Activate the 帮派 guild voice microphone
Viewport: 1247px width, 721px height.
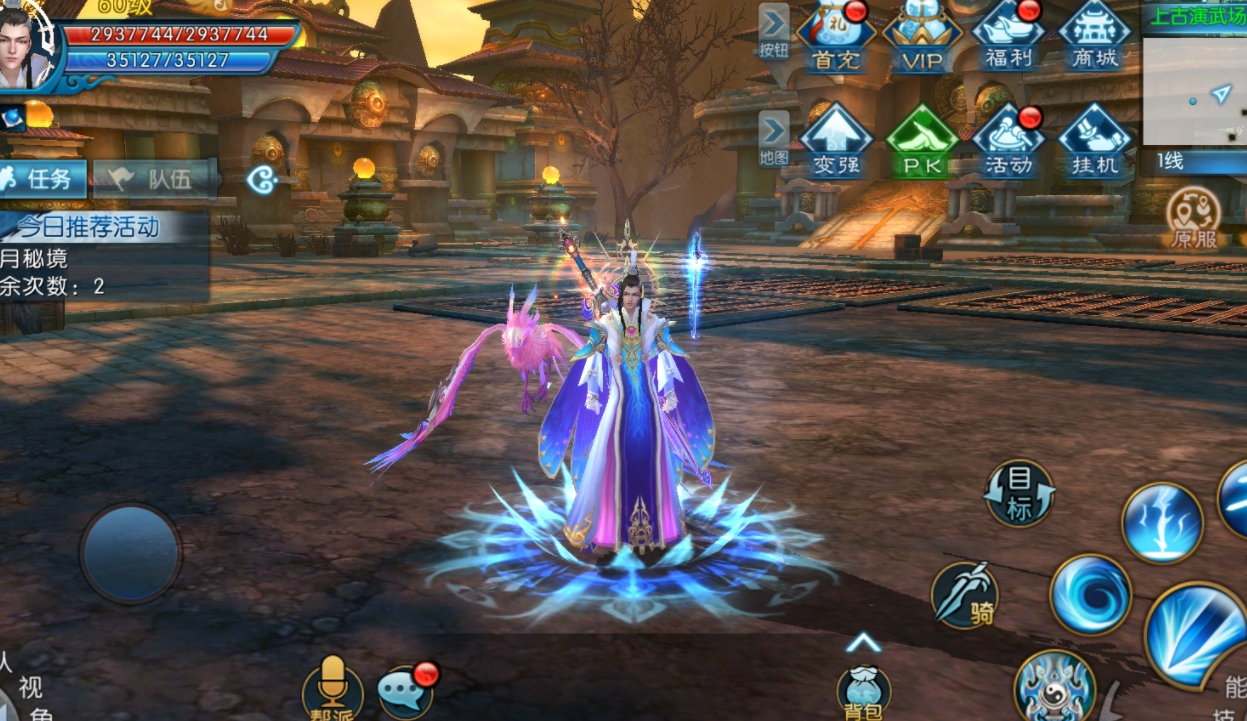pos(332,687)
